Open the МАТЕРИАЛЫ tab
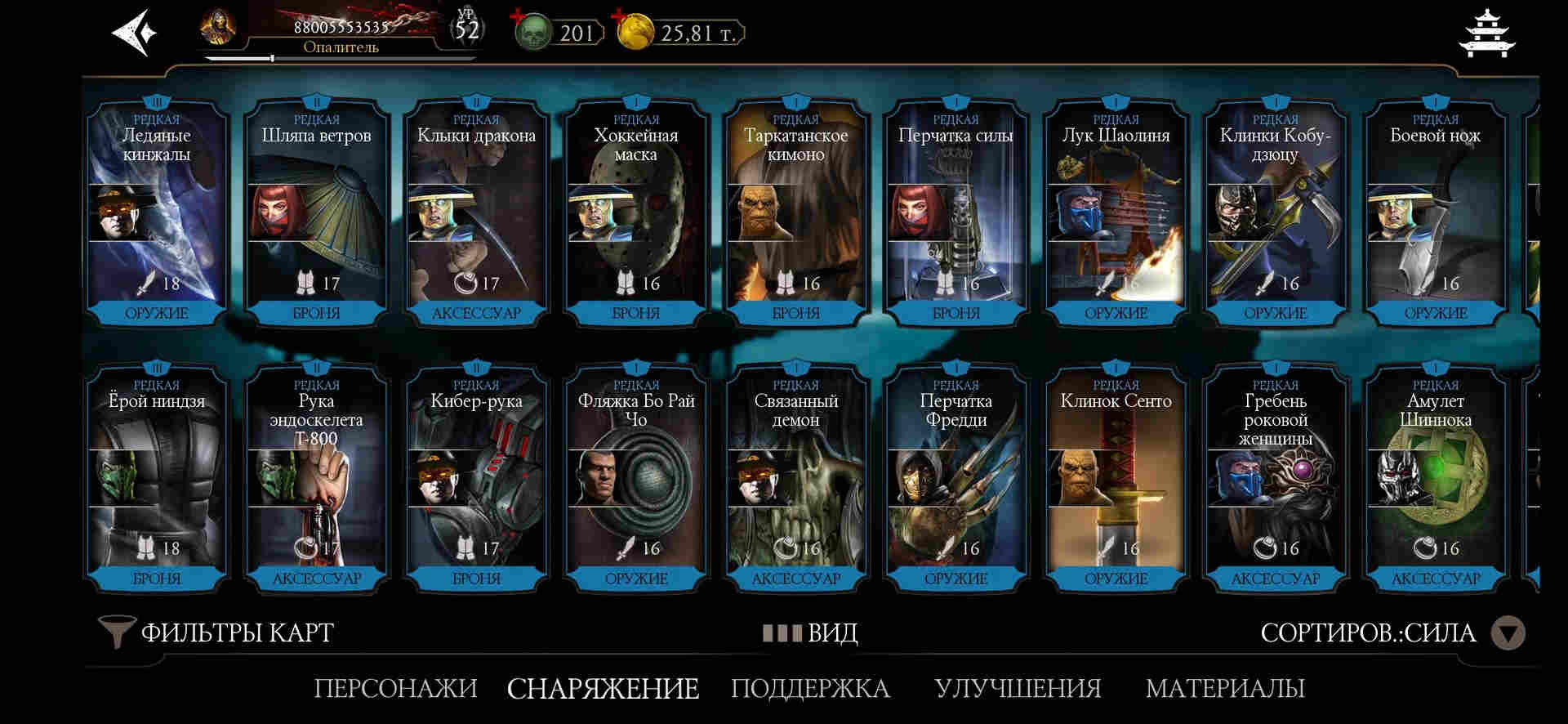 click(x=1225, y=688)
